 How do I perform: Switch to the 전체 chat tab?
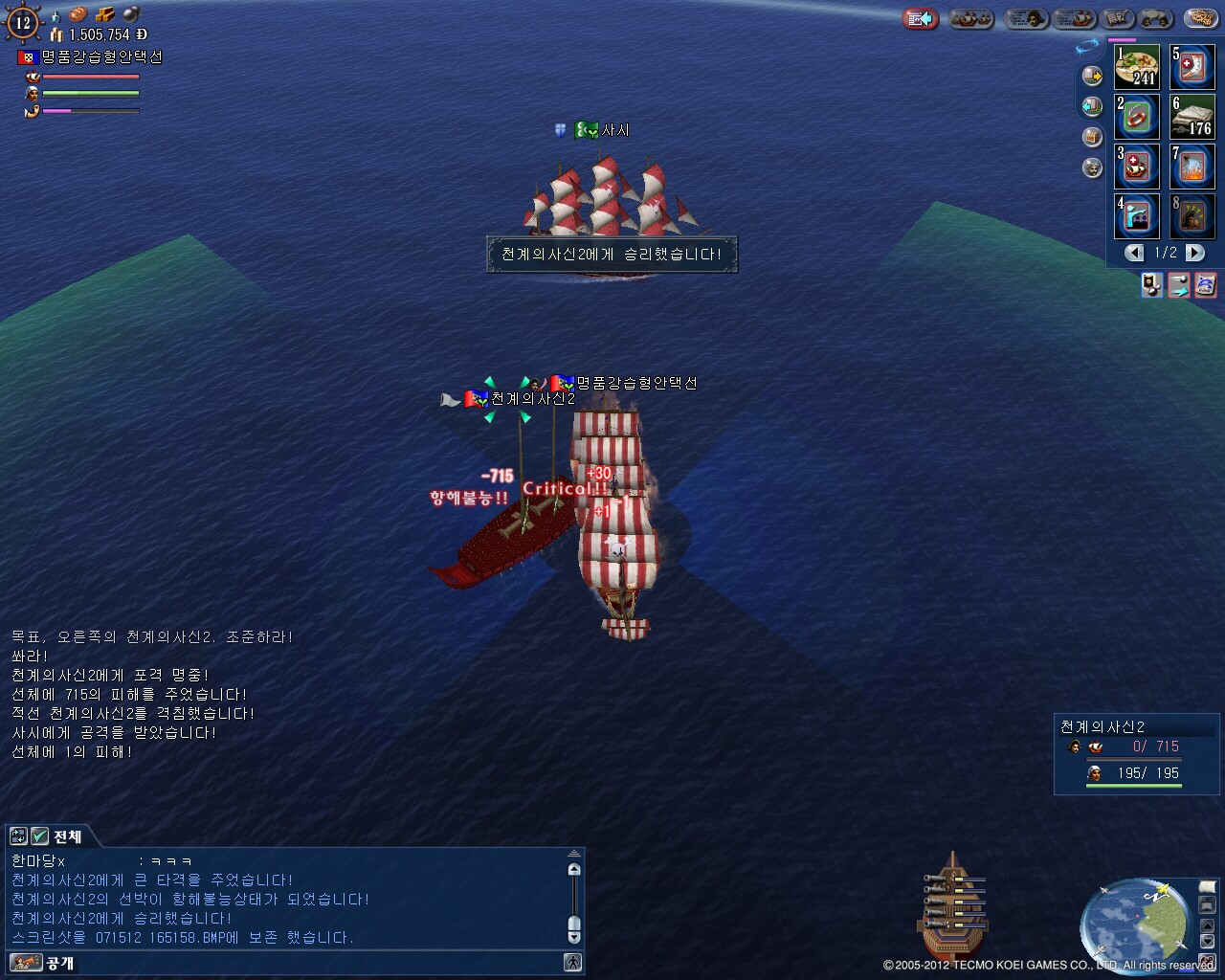[x=67, y=836]
